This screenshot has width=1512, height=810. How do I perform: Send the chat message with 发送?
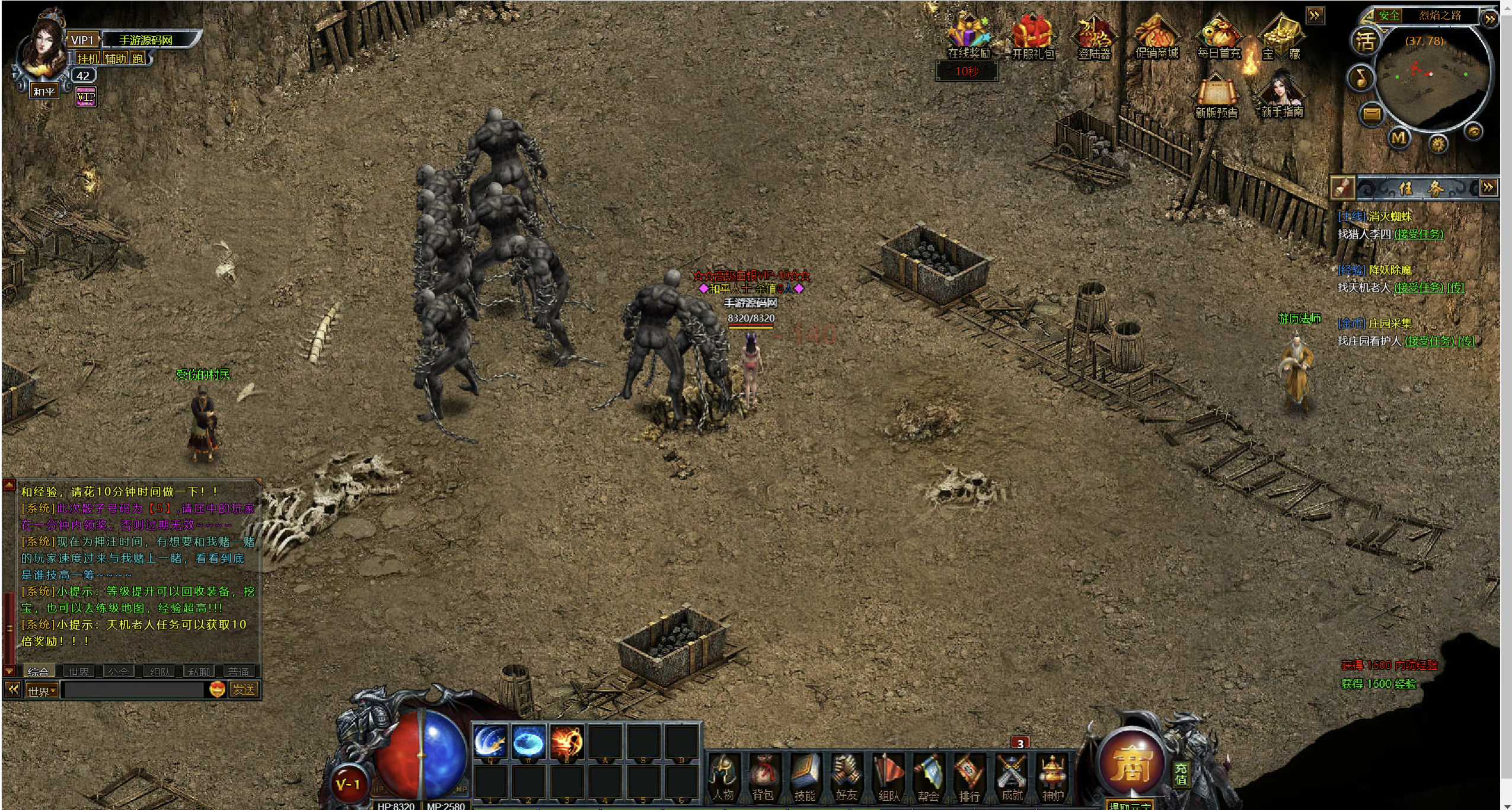[244, 690]
